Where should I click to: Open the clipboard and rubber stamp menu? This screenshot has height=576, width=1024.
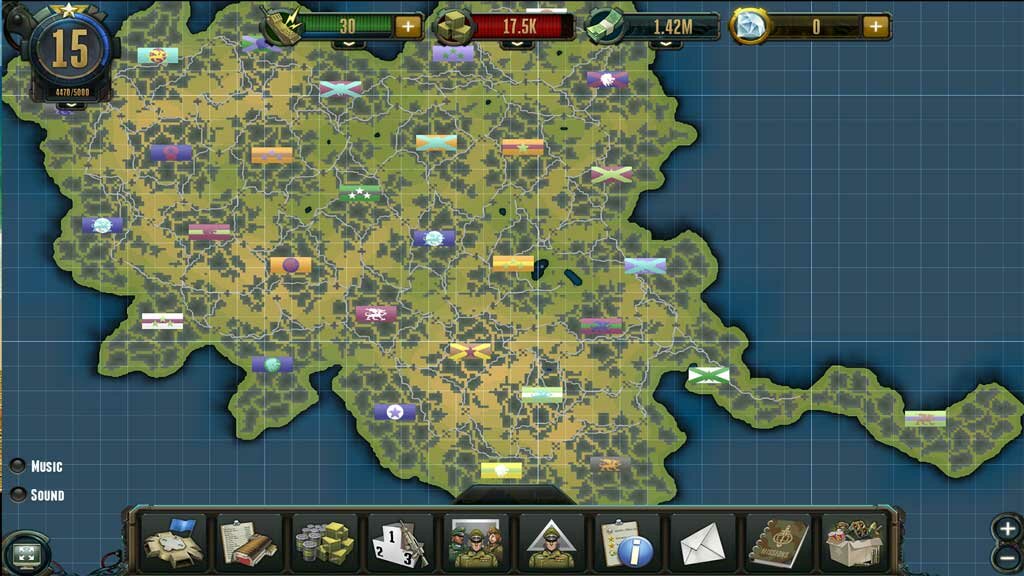point(249,543)
